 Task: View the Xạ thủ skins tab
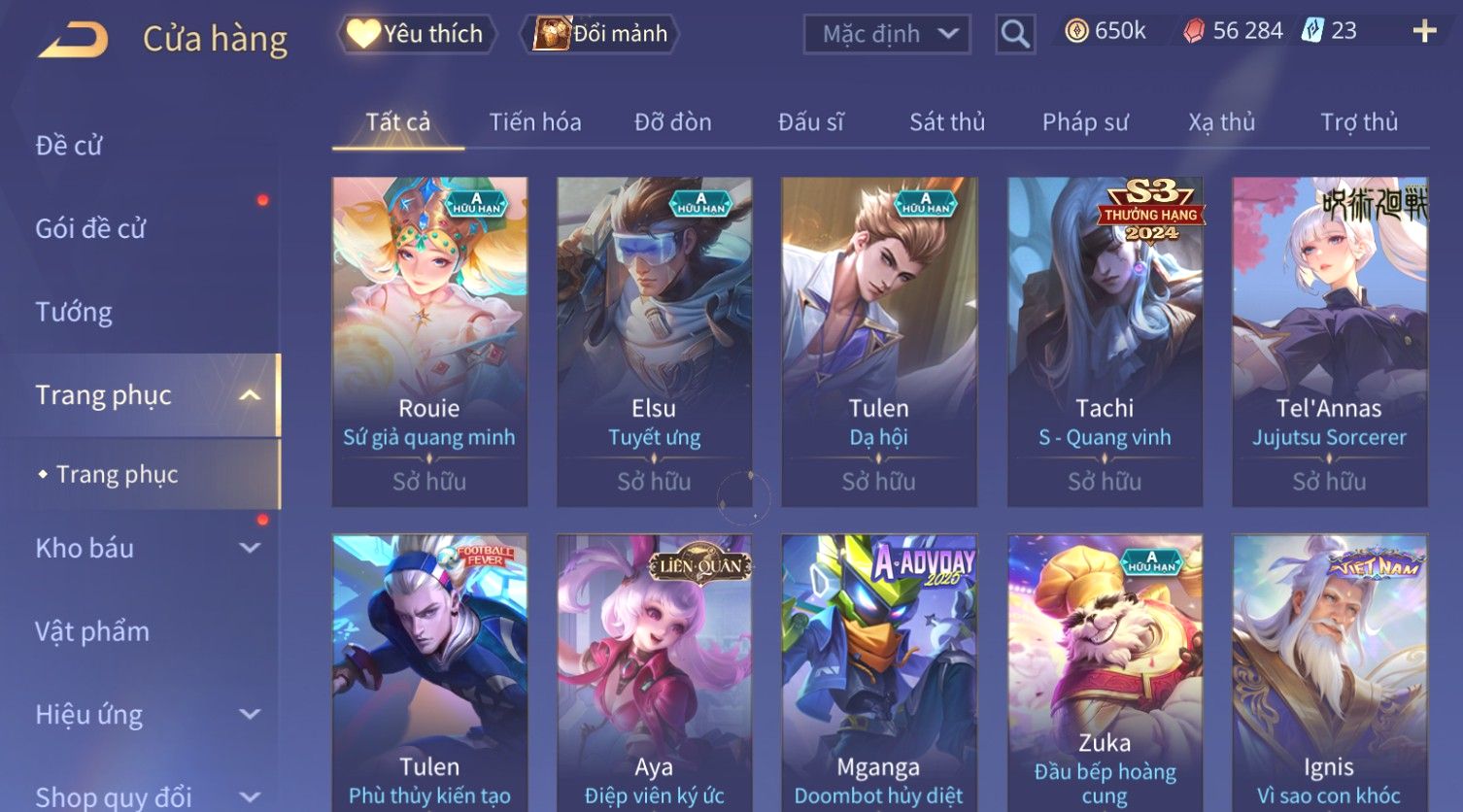click(x=1222, y=122)
